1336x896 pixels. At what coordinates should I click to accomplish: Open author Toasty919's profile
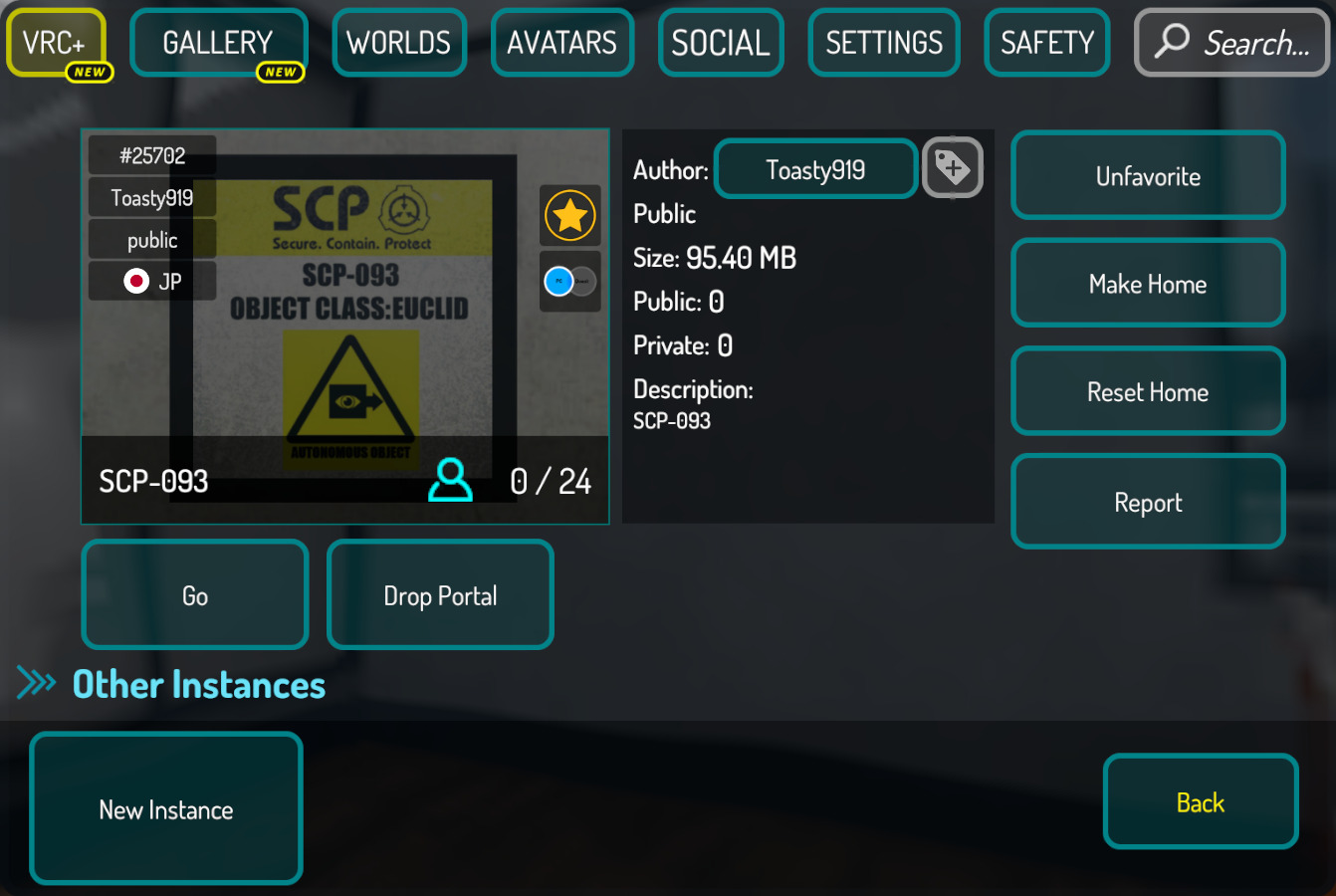click(815, 169)
